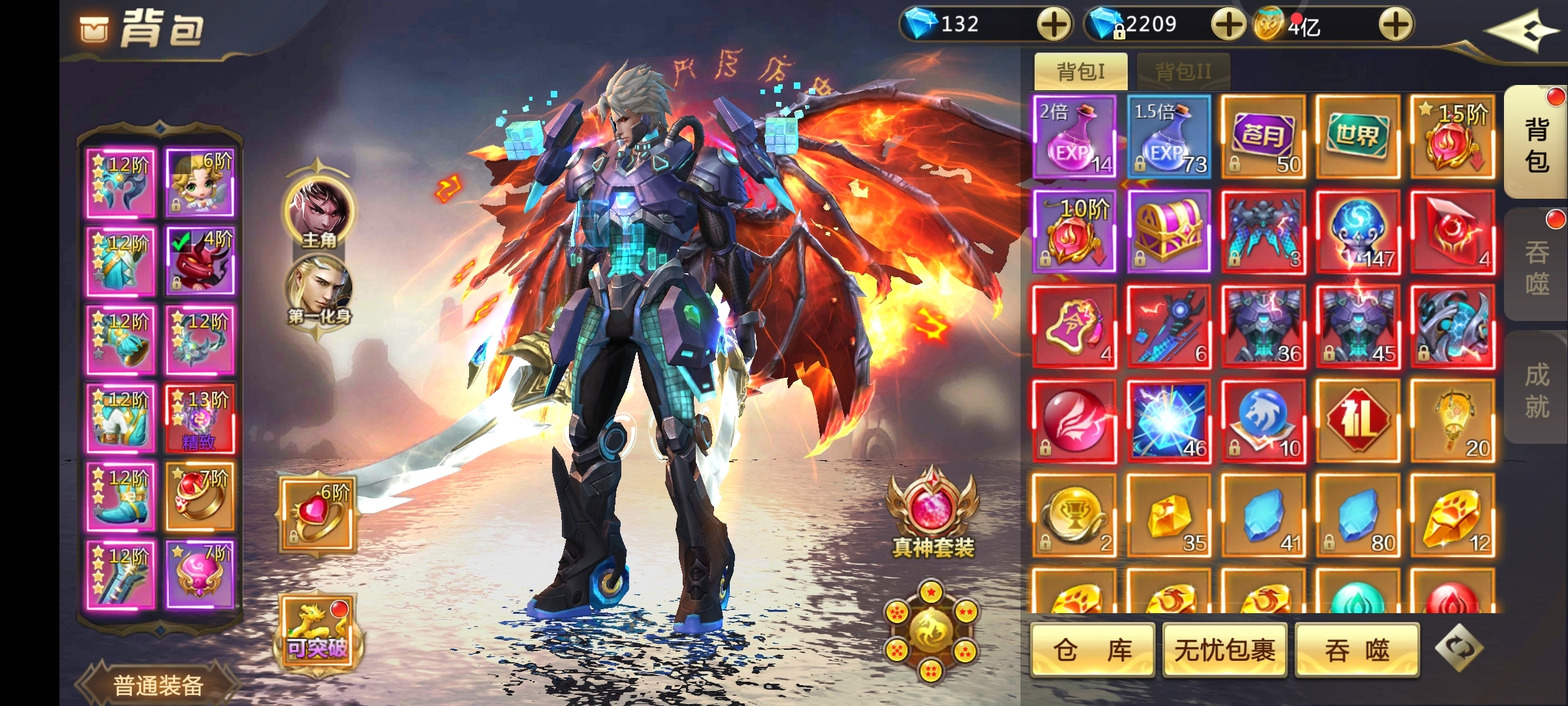The image size is (1568, 706).
Task: Open 无忧包裹 package
Action: coord(1225,650)
